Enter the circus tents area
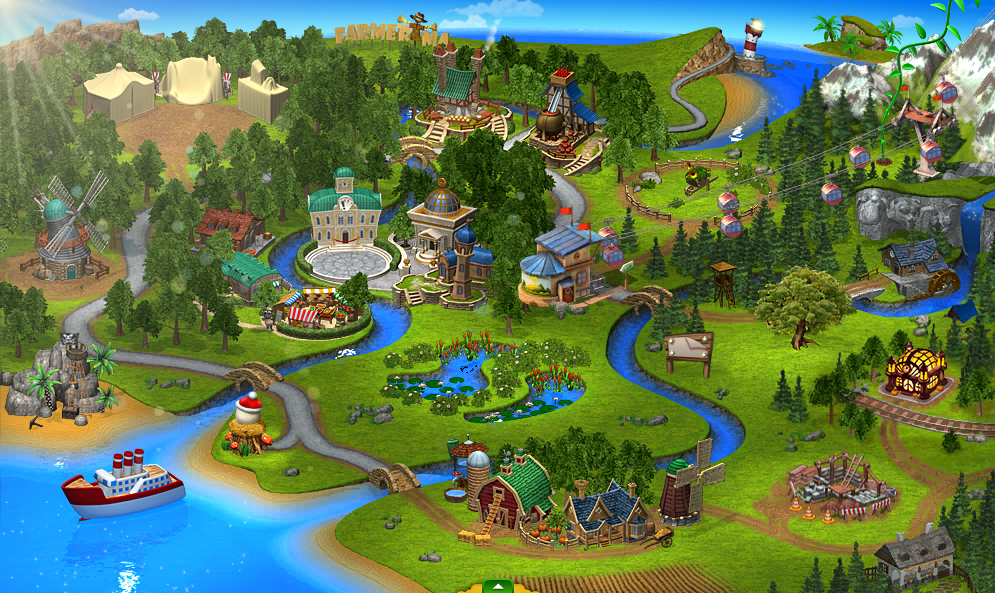 187,87
